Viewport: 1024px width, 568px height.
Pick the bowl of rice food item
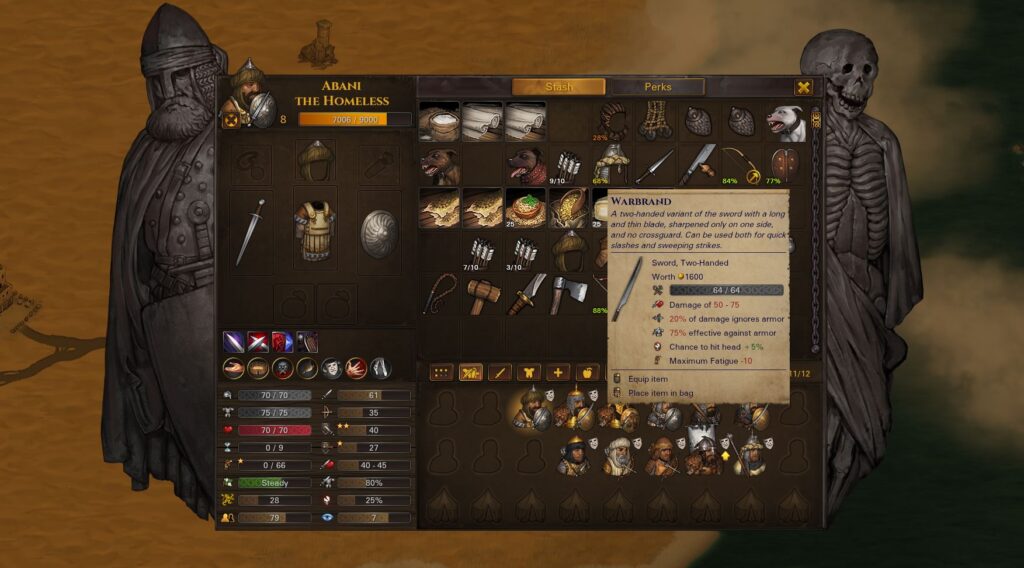[525, 208]
